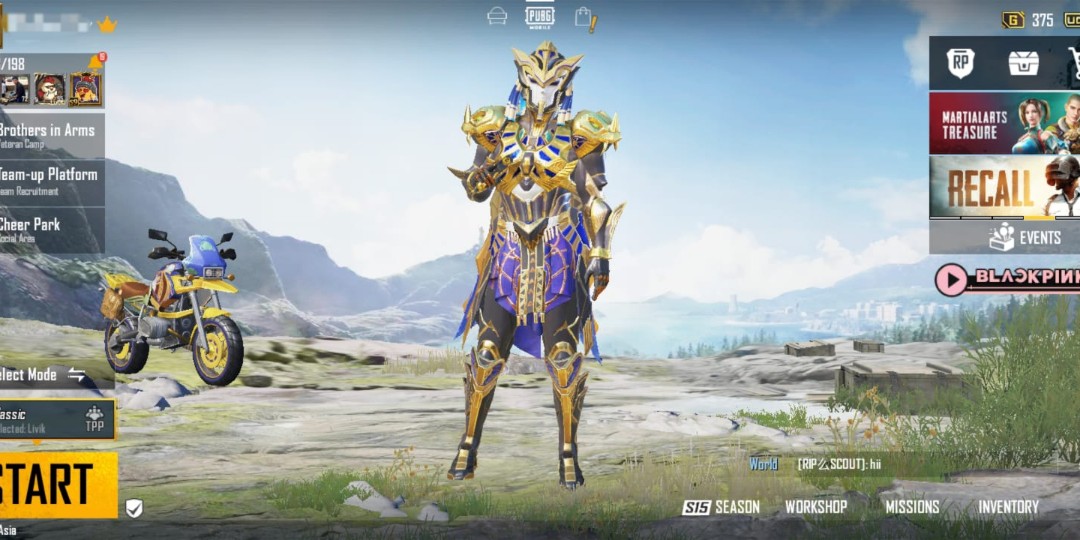Viewport: 1080px width, 540px height.
Task: Open the notification bell with red badge
Action: point(97,62)
